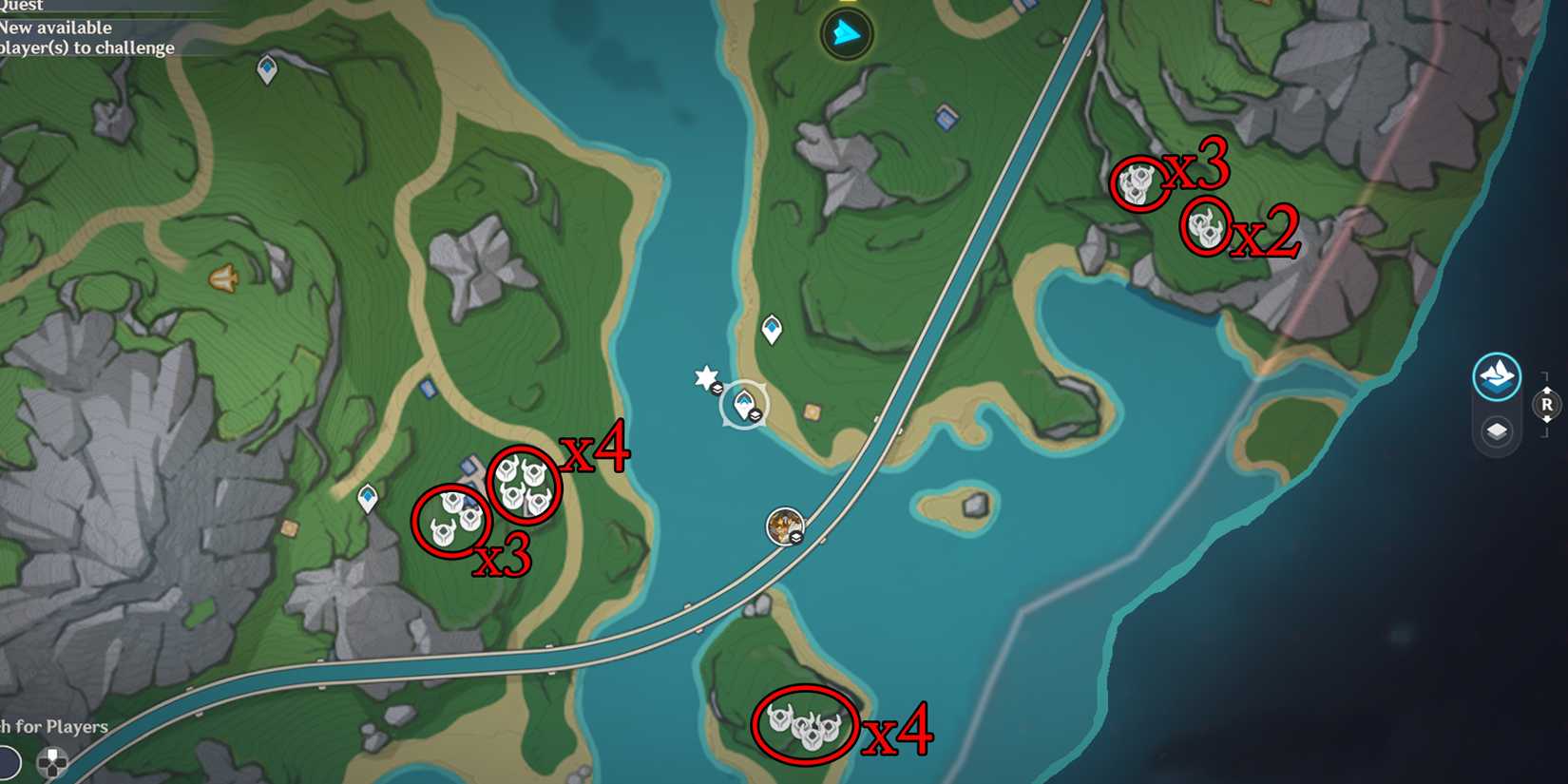Expand the layer indicator on the boss marker
This screenshot has height=784, width=1568.
pyautogui.click(x=795, y=538)
